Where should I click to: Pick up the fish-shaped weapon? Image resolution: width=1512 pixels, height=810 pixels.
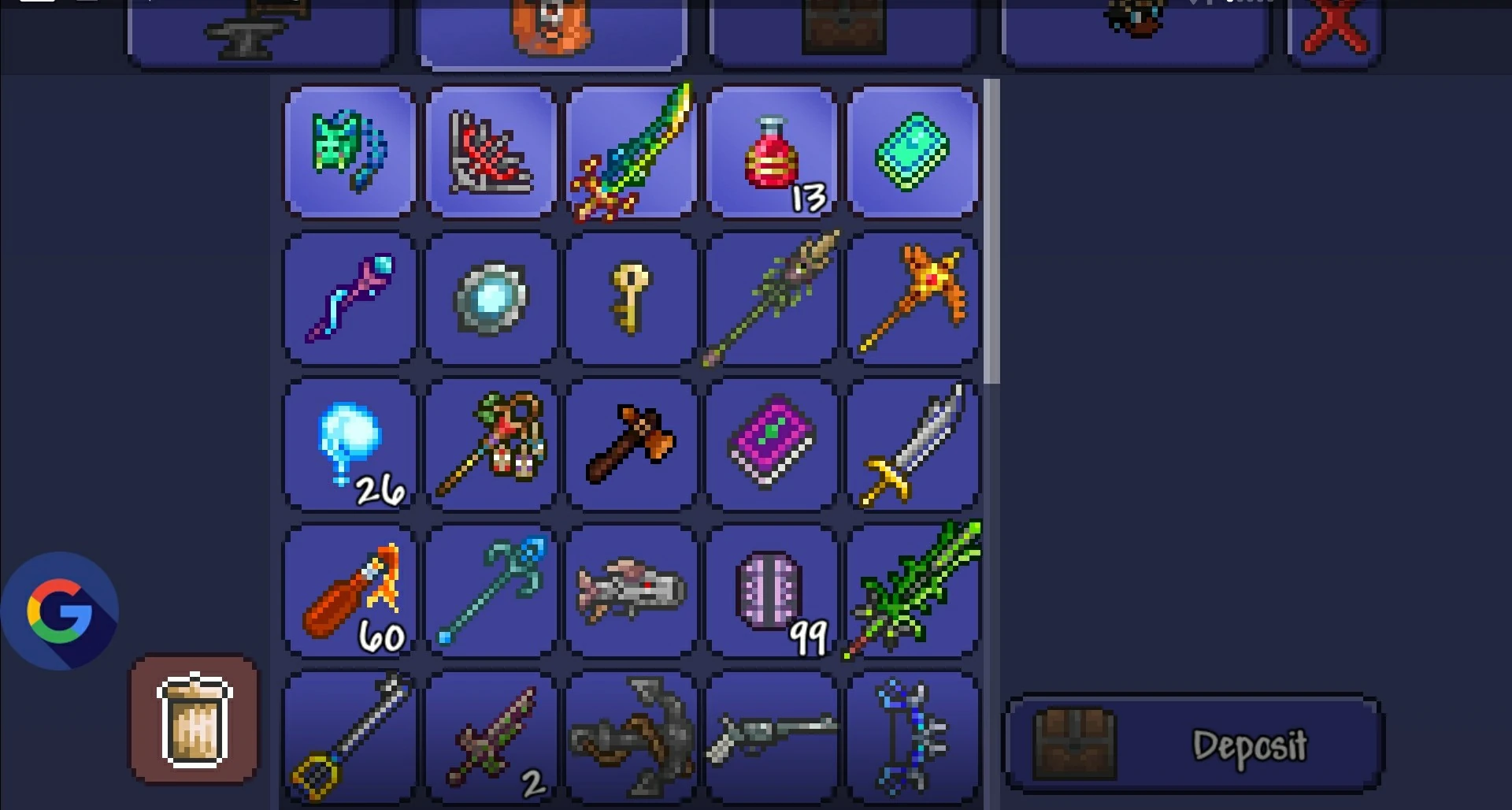coord(632,591)
